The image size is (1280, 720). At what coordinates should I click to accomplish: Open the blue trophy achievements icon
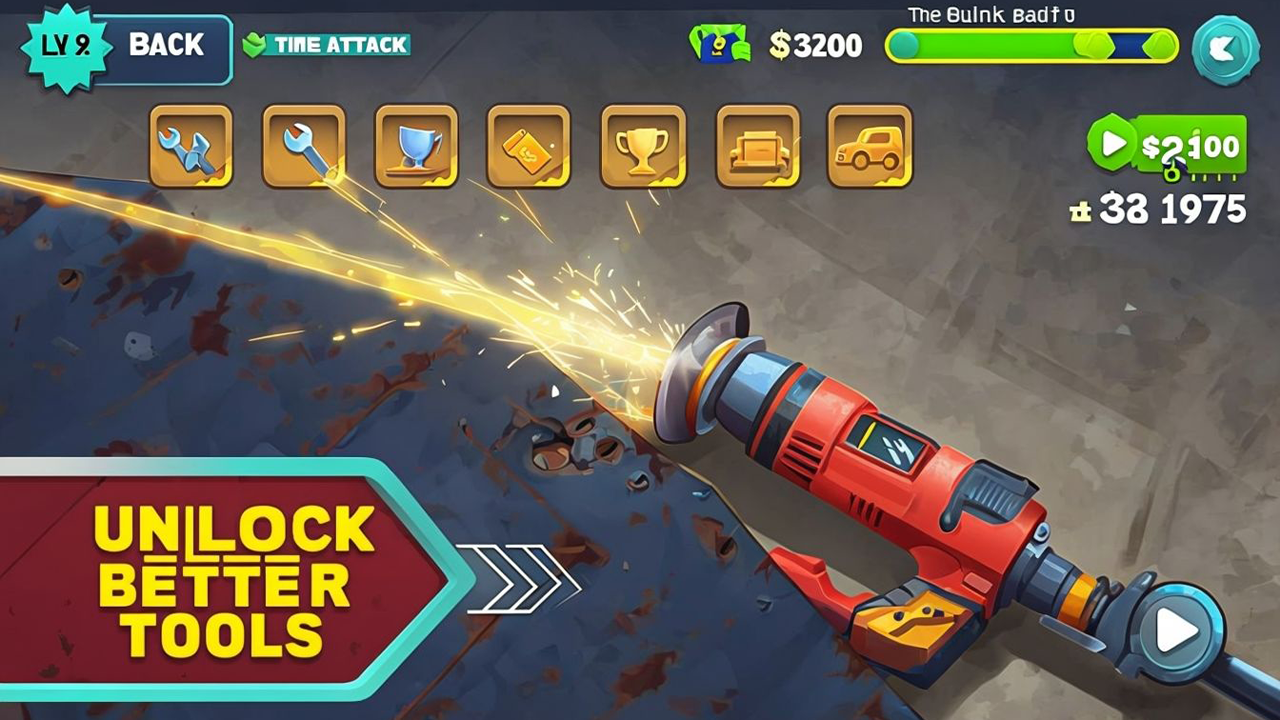pos(417,147)
